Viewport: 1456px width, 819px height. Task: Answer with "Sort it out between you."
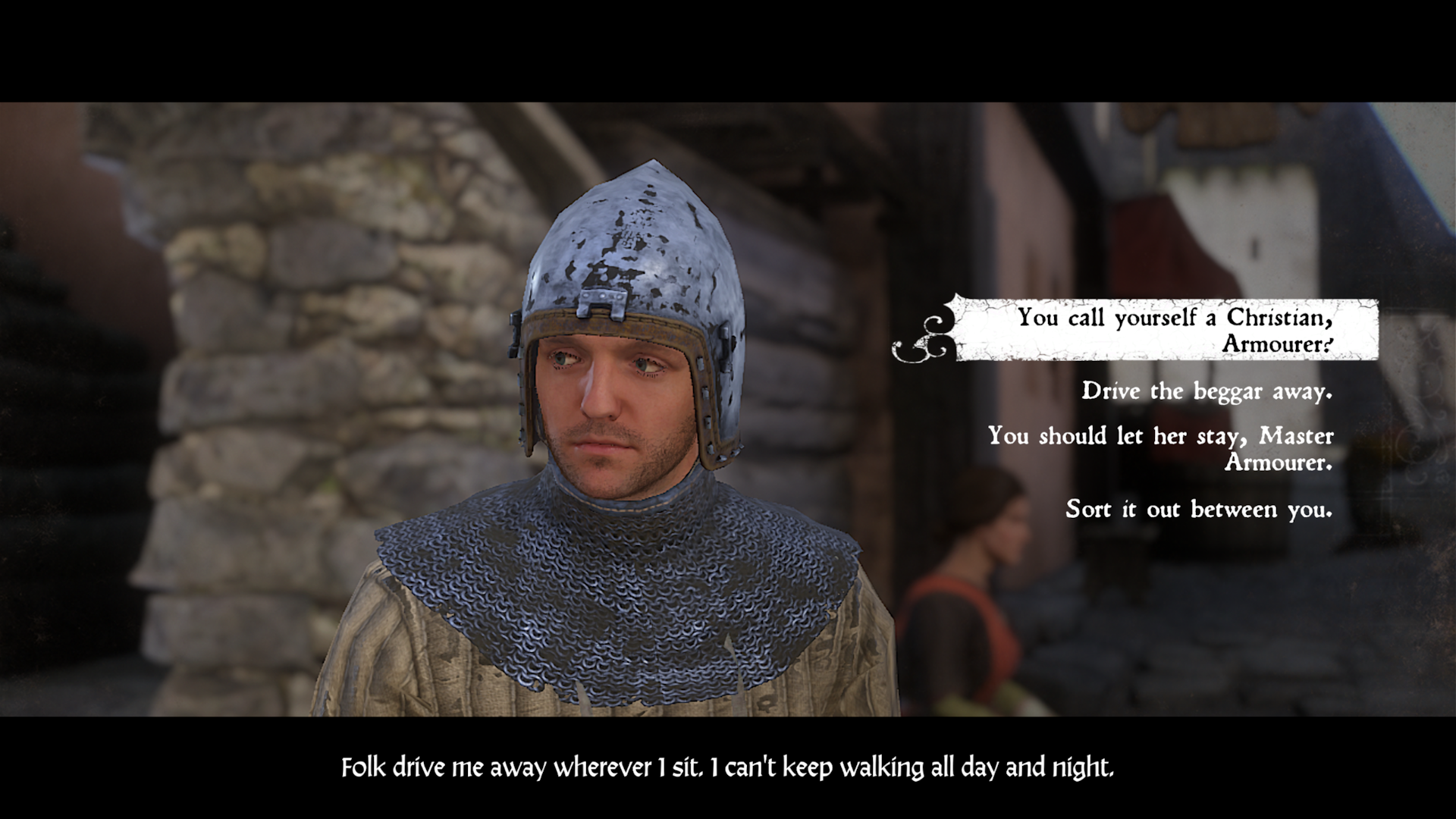[x=1198, y=509]
